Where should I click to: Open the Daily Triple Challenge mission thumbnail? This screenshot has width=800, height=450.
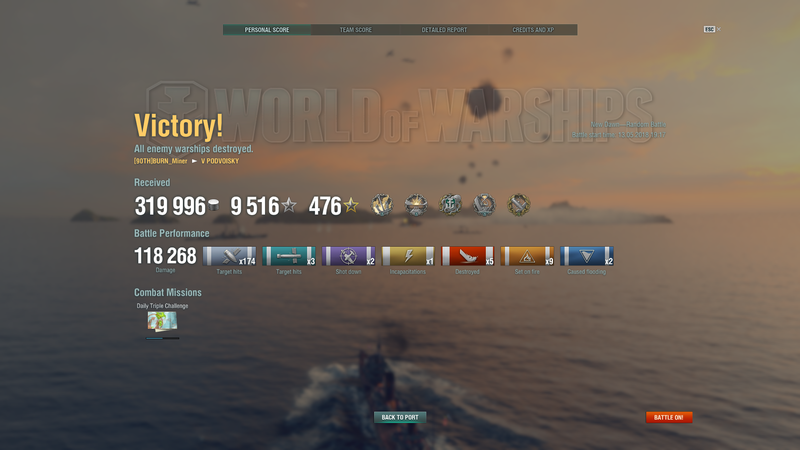coord(162,322)
